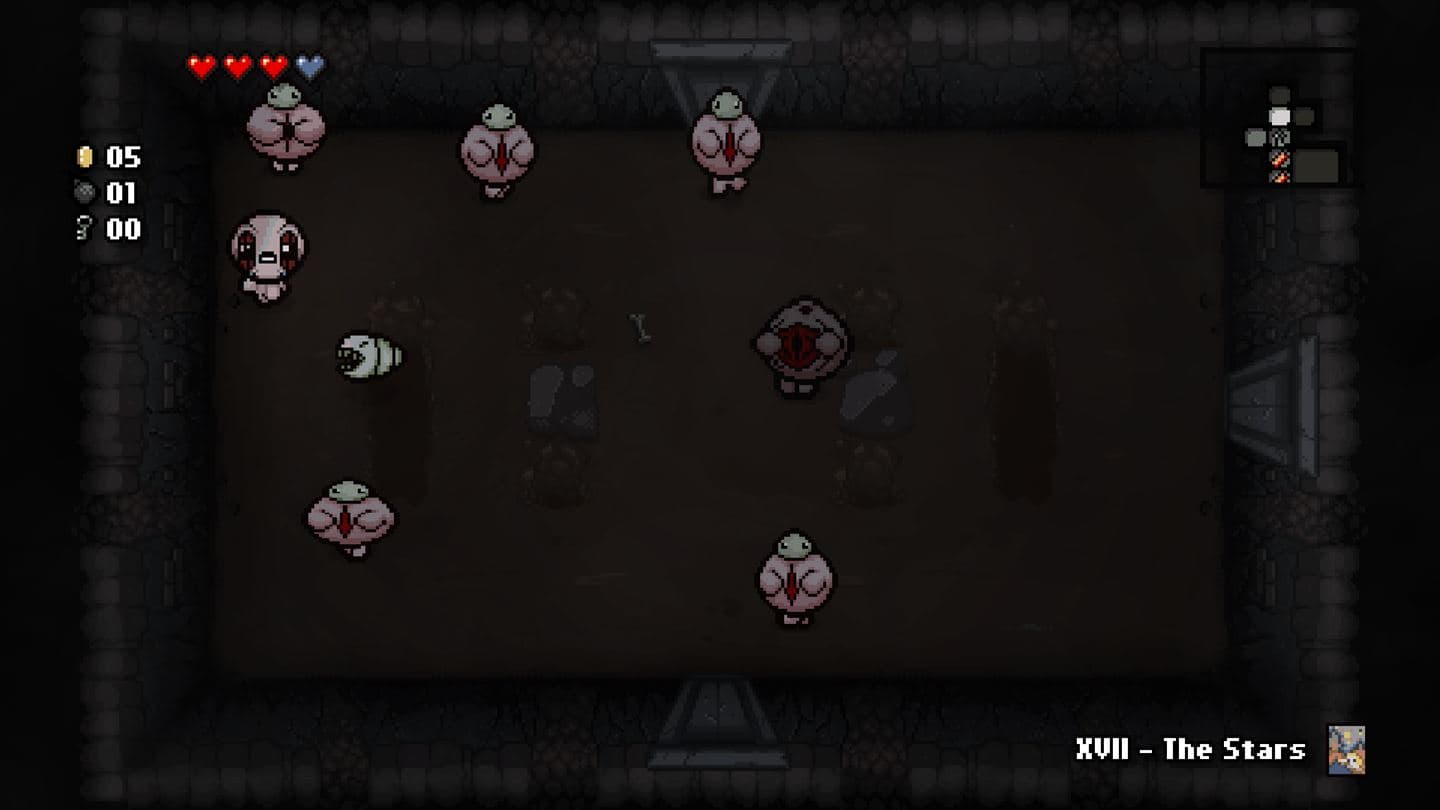Click the gold coin counter icon
Viewport: 1440px width, 810px height.
pos(86,157)
